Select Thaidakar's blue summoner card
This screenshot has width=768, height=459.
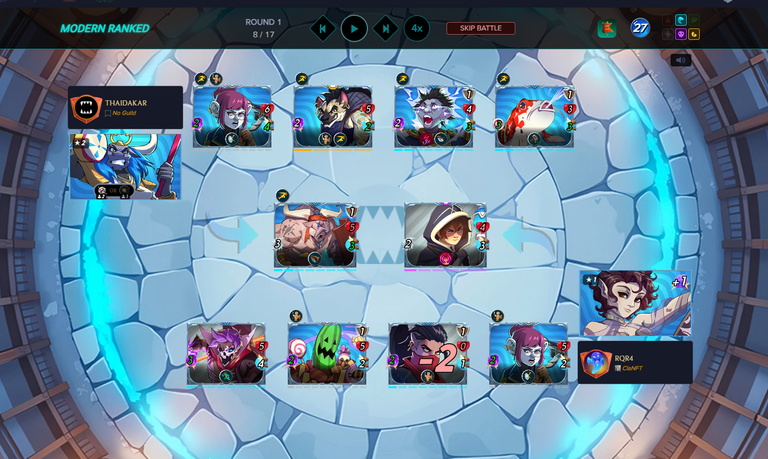[x=125, y=166]
